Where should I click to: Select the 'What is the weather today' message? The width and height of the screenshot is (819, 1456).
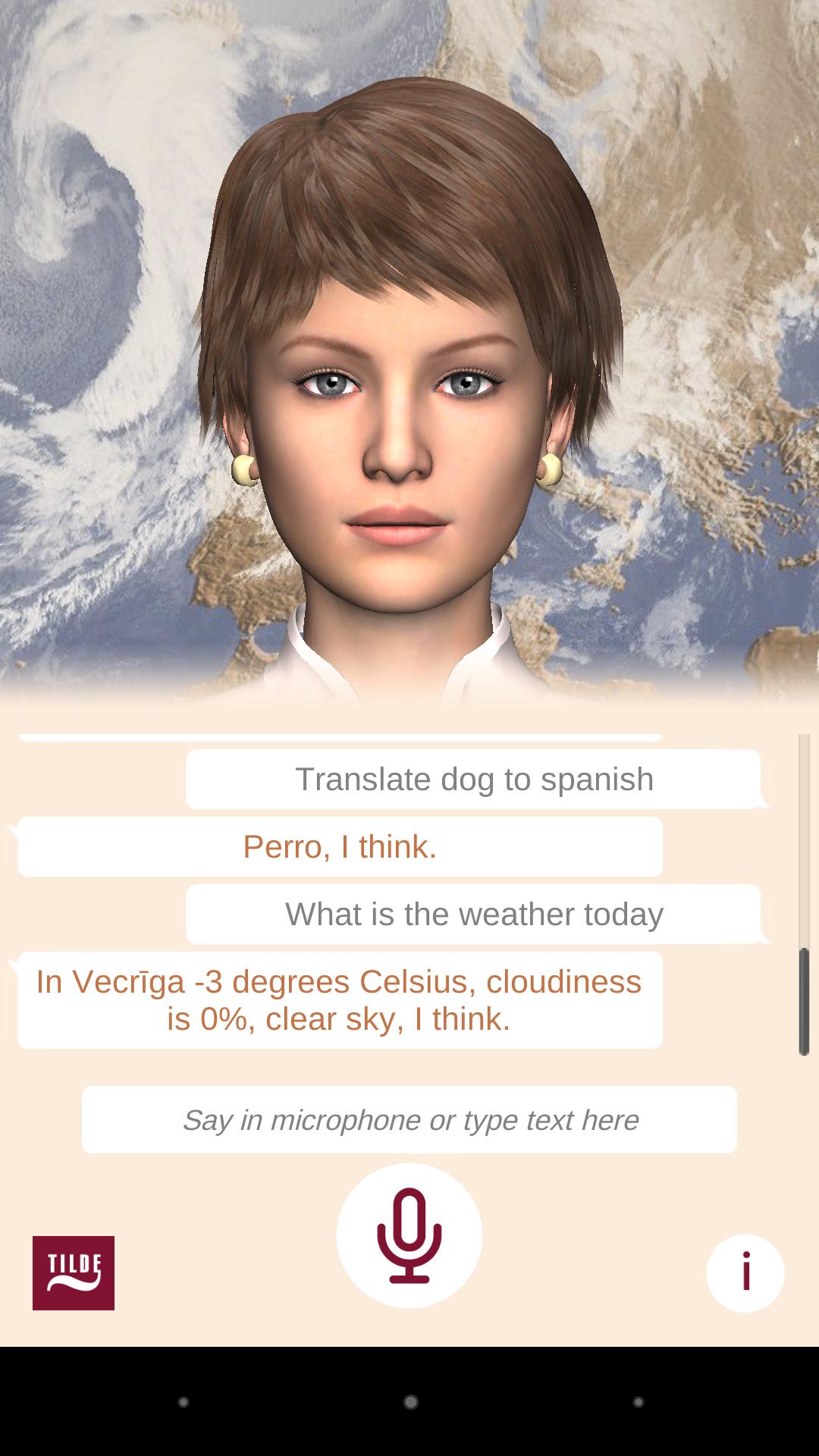(x=473, y=914)
